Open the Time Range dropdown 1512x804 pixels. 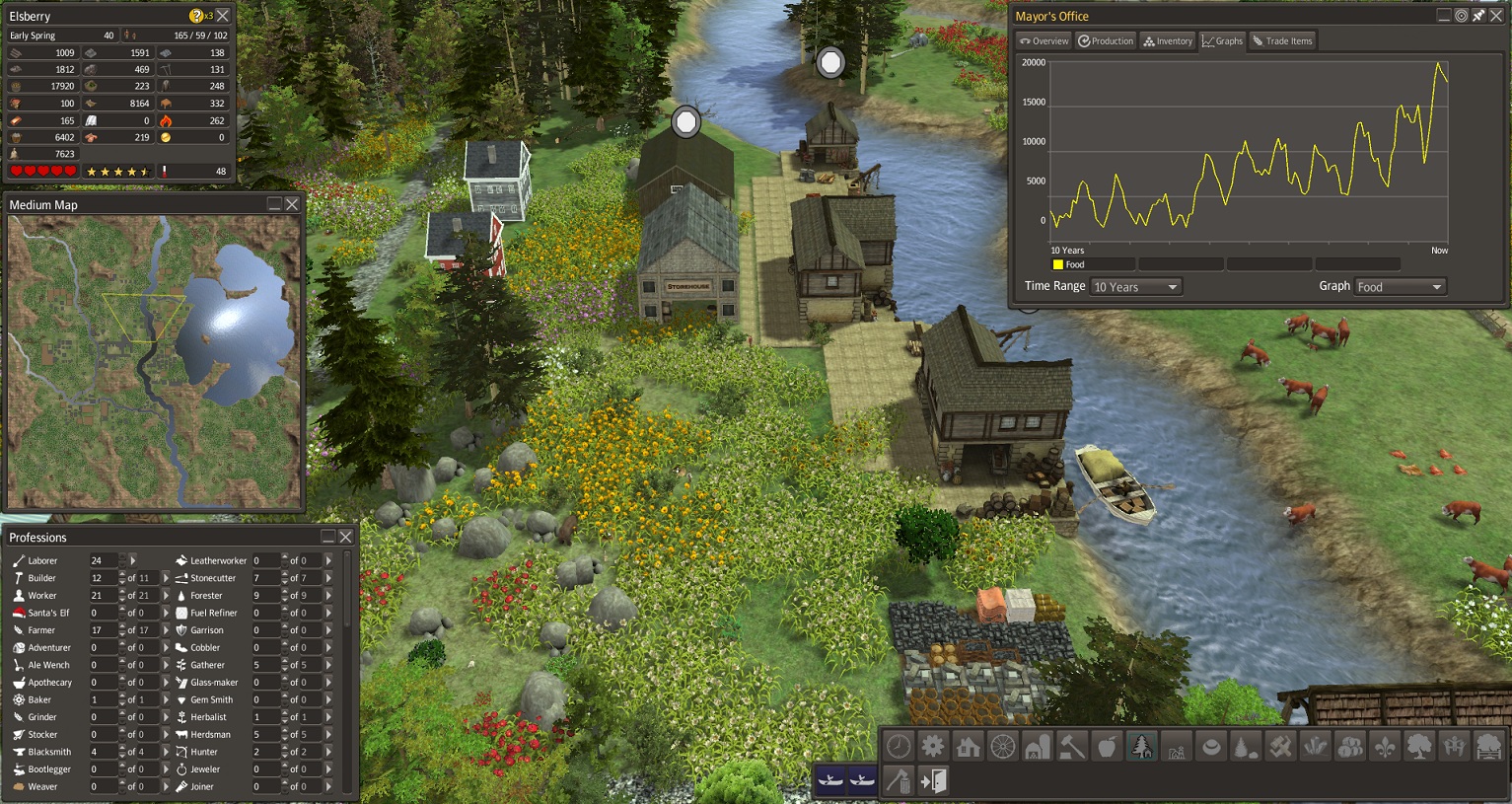coord(1136,287)
